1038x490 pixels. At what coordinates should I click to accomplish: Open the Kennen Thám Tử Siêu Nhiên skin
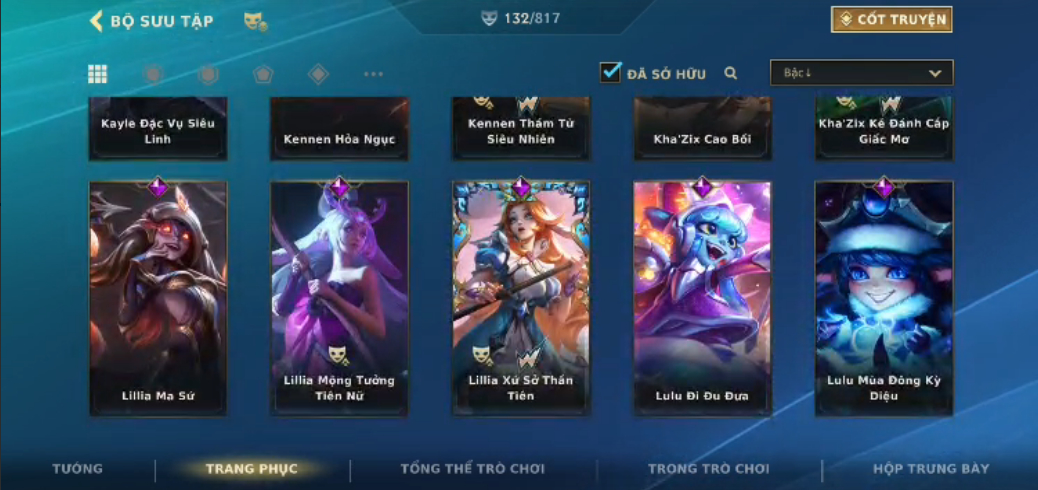click(x=521, y=130)
